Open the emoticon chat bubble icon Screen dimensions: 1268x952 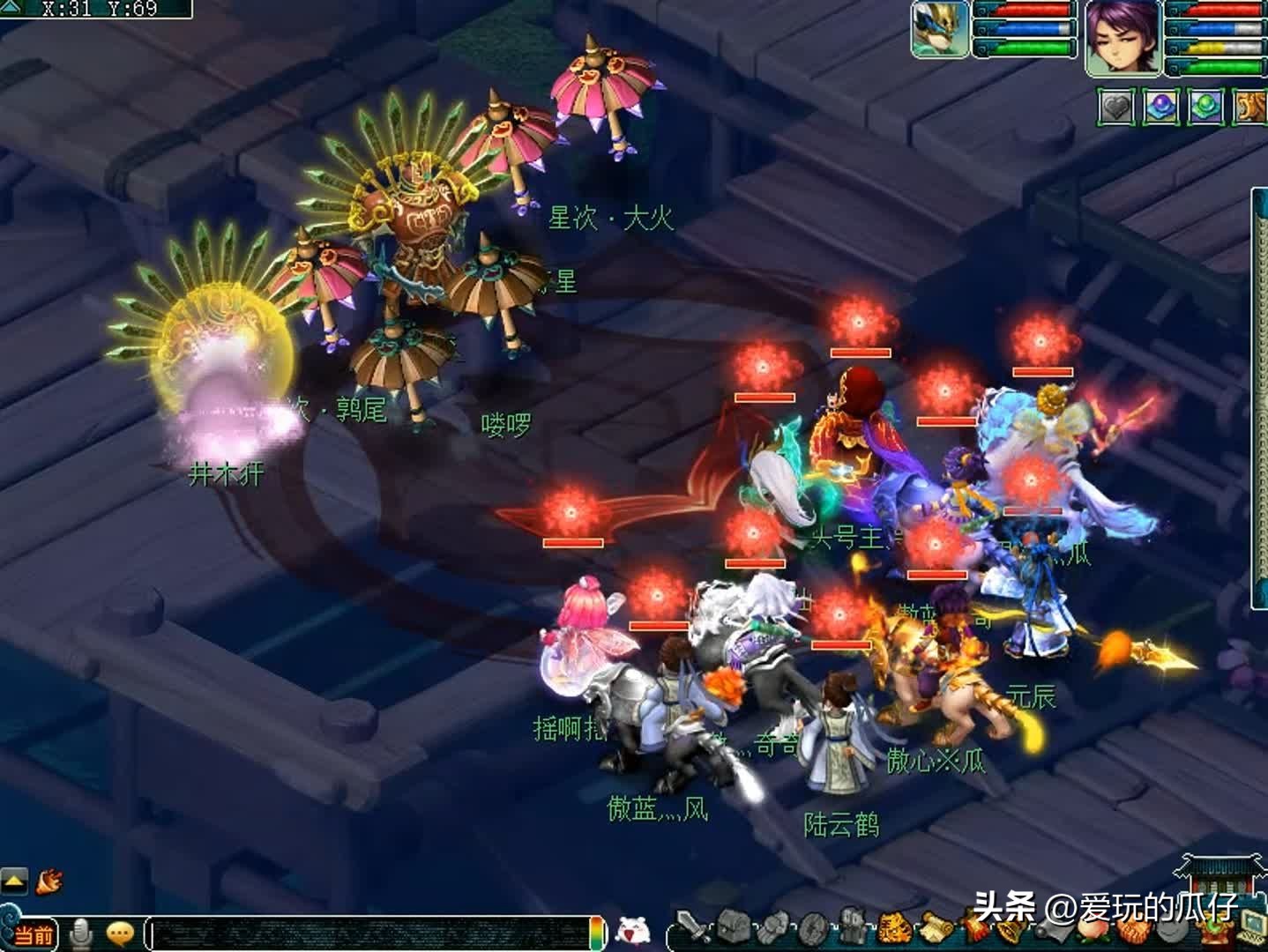(119, 932)
